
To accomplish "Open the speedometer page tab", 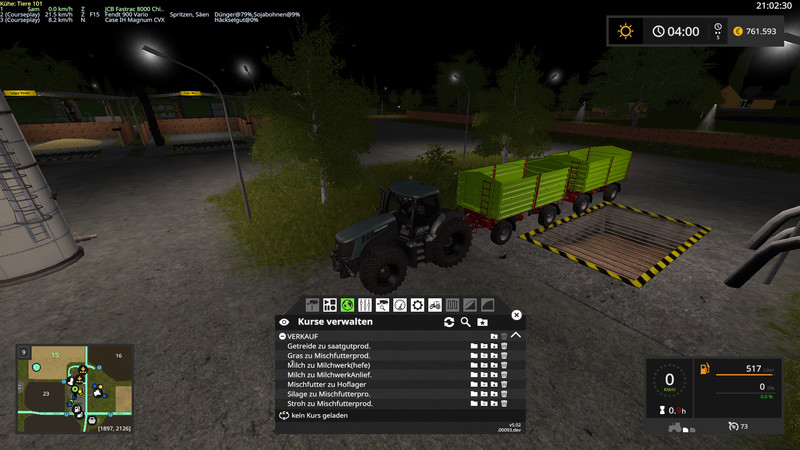I will tap(400, 304).
